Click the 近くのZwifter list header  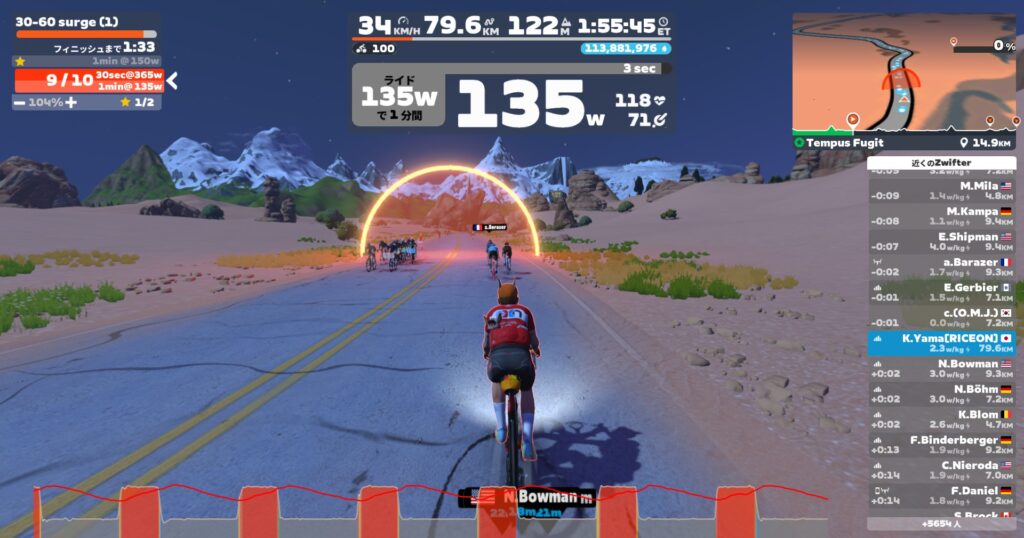pos(941,162)
